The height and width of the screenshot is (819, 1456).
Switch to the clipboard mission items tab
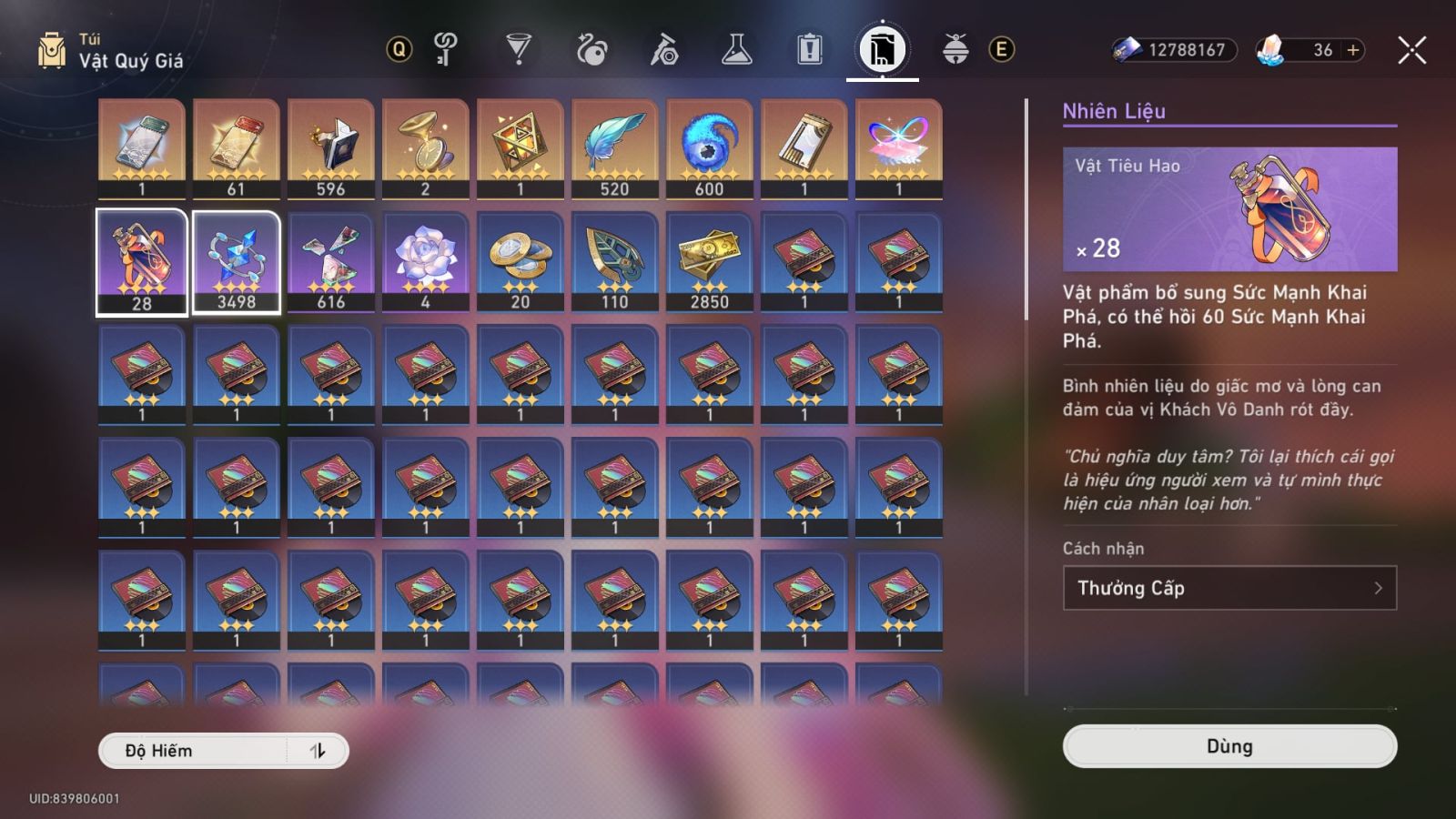[x=809, y=49]
